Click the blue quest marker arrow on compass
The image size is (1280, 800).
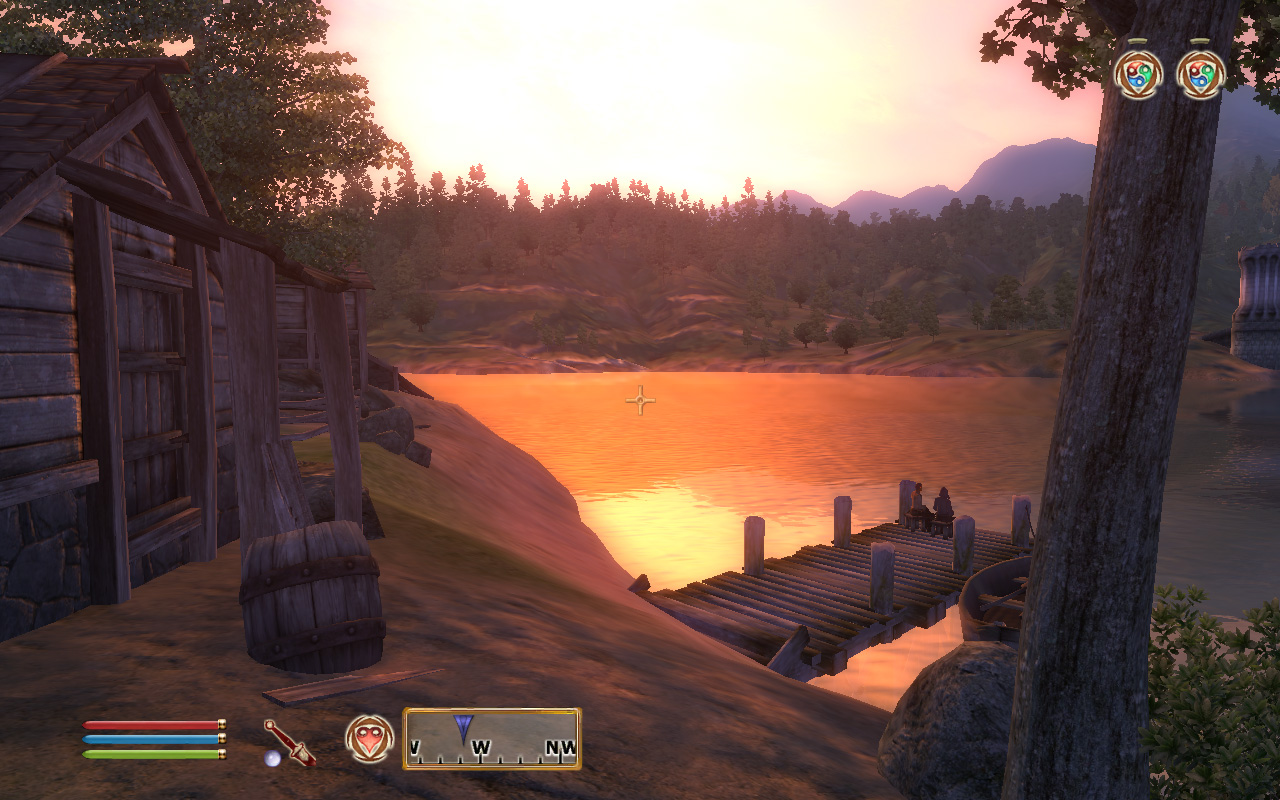pyautogui.click(x=463, y=726)
